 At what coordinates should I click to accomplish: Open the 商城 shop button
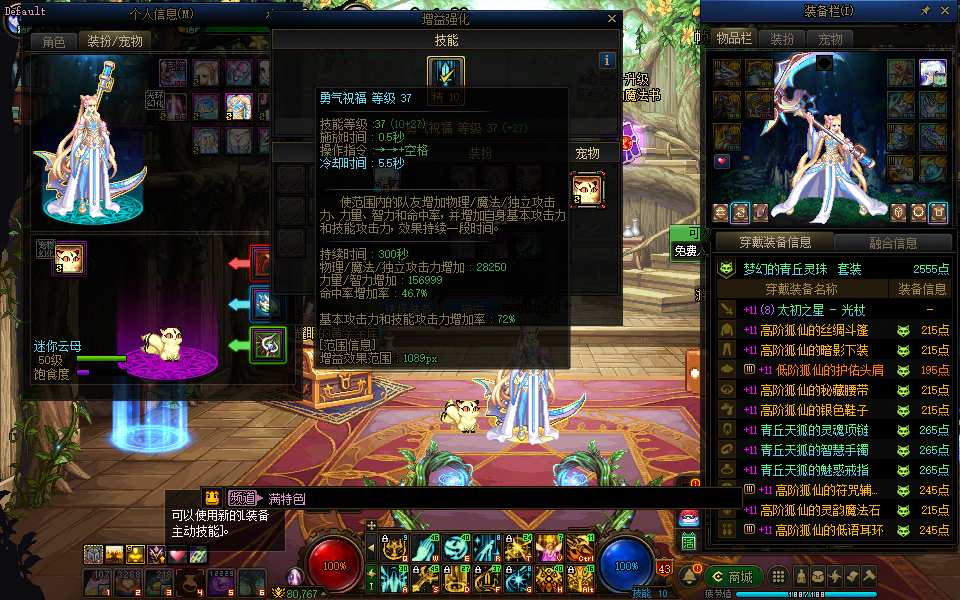(x=733, y=576)
